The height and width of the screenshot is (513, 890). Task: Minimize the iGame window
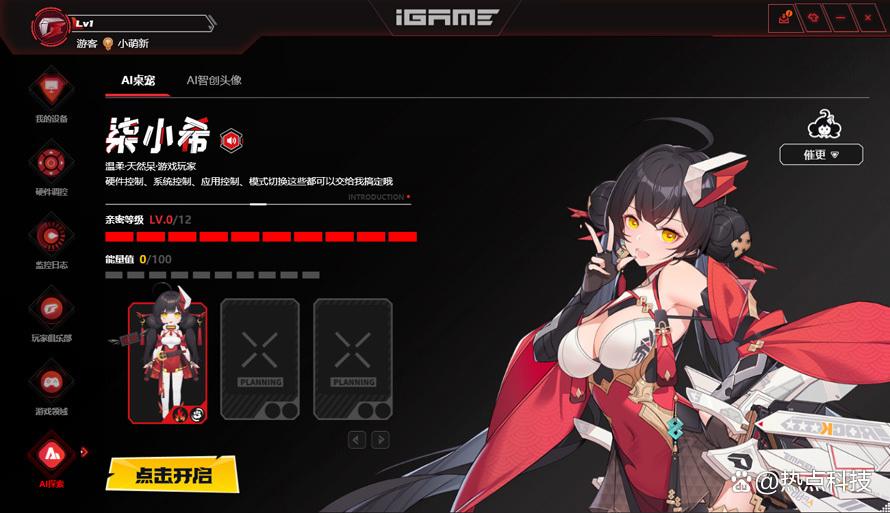[x=840, y=17]
